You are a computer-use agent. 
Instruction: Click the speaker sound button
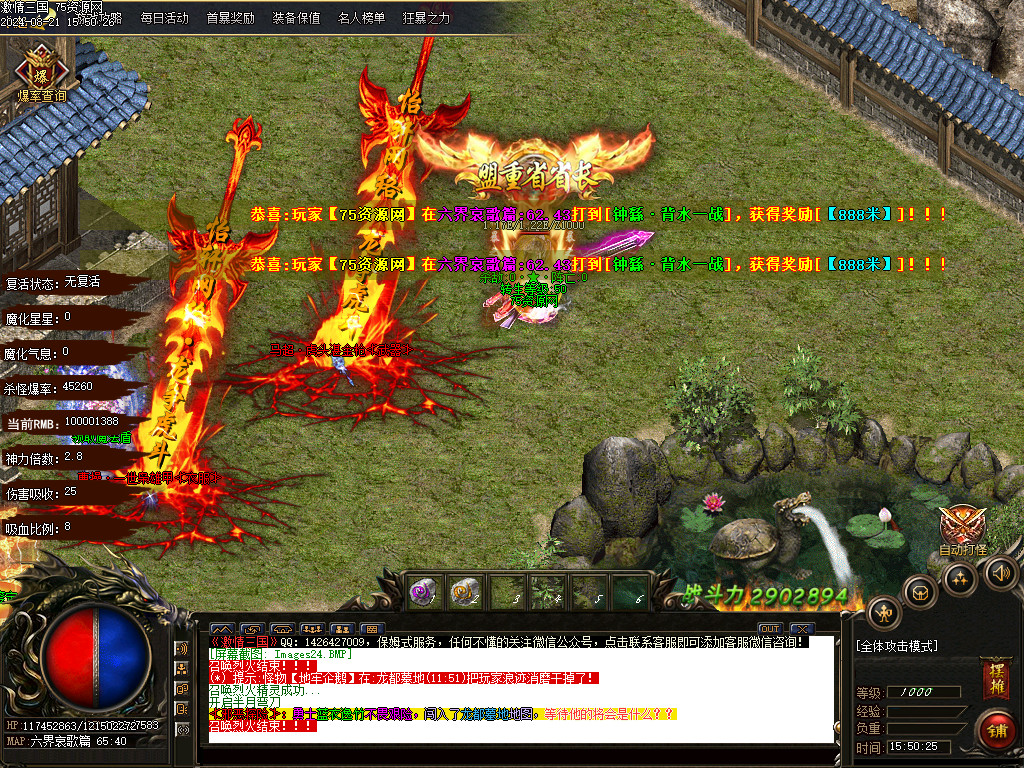(1001, 572)
